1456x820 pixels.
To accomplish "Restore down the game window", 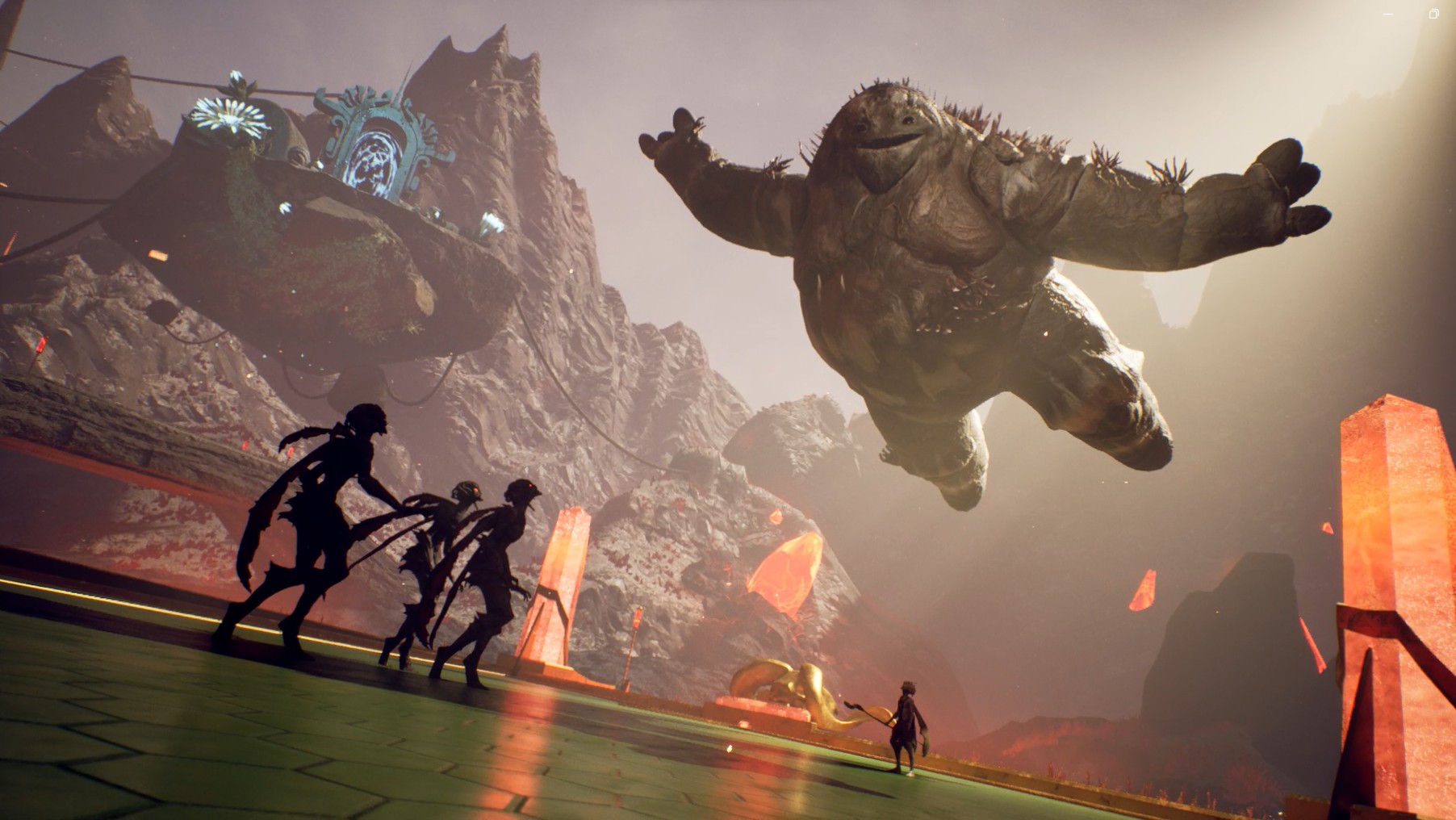I will (x=1434, y=14).
